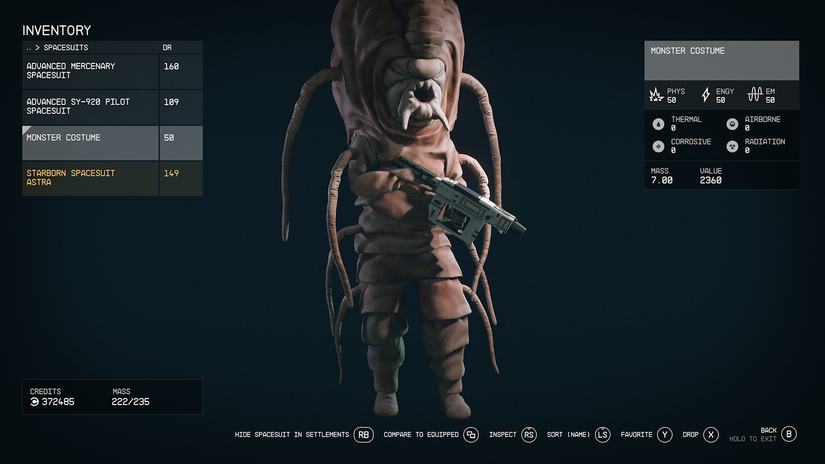Select the Monster Costume entry
The height and width of the screenshot is (464, 825).
(x=90, y=138)
